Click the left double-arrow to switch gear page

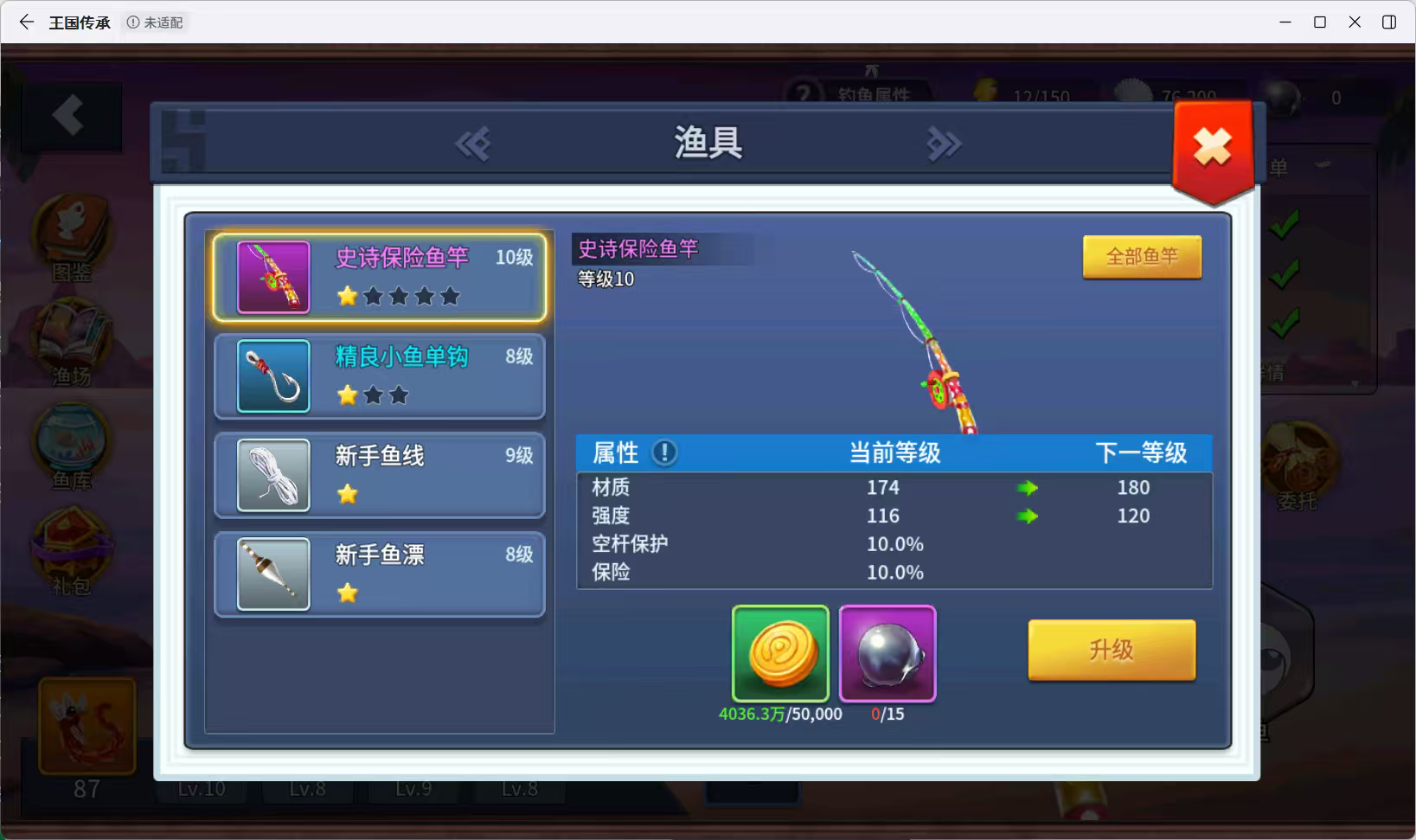point(471,144)
